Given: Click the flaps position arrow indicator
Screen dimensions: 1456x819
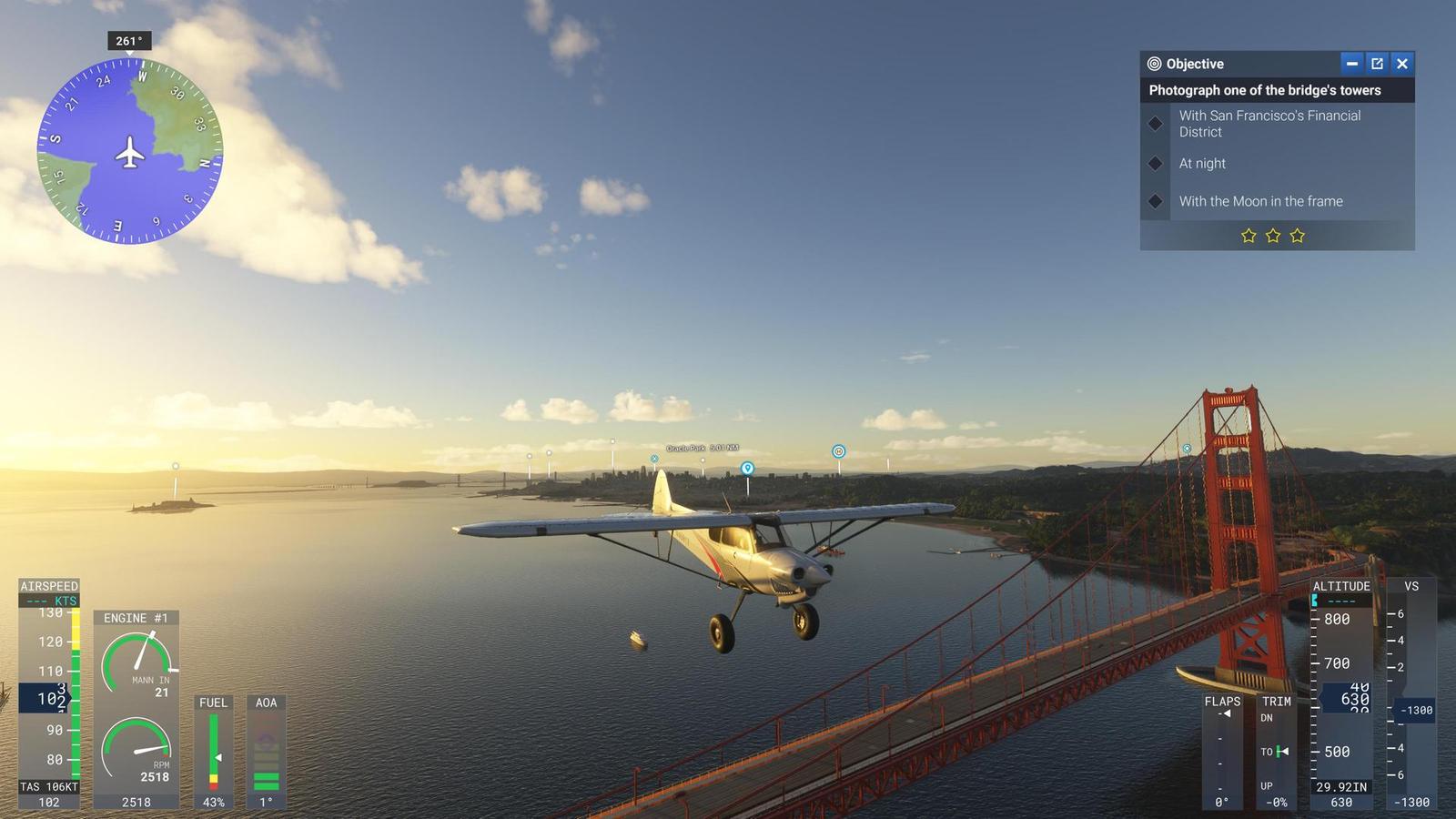Looking at the screenshot, I should pyautogui.click(x=1228, y=715).
